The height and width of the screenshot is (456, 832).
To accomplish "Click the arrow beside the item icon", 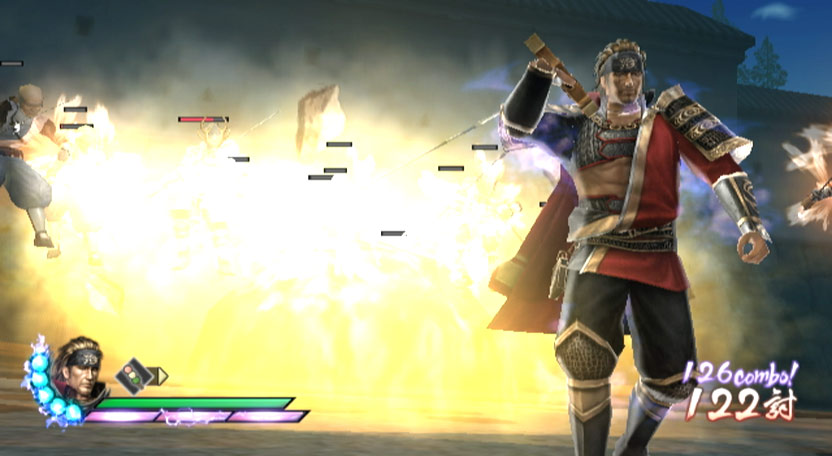I will click(x=160, y=376).
